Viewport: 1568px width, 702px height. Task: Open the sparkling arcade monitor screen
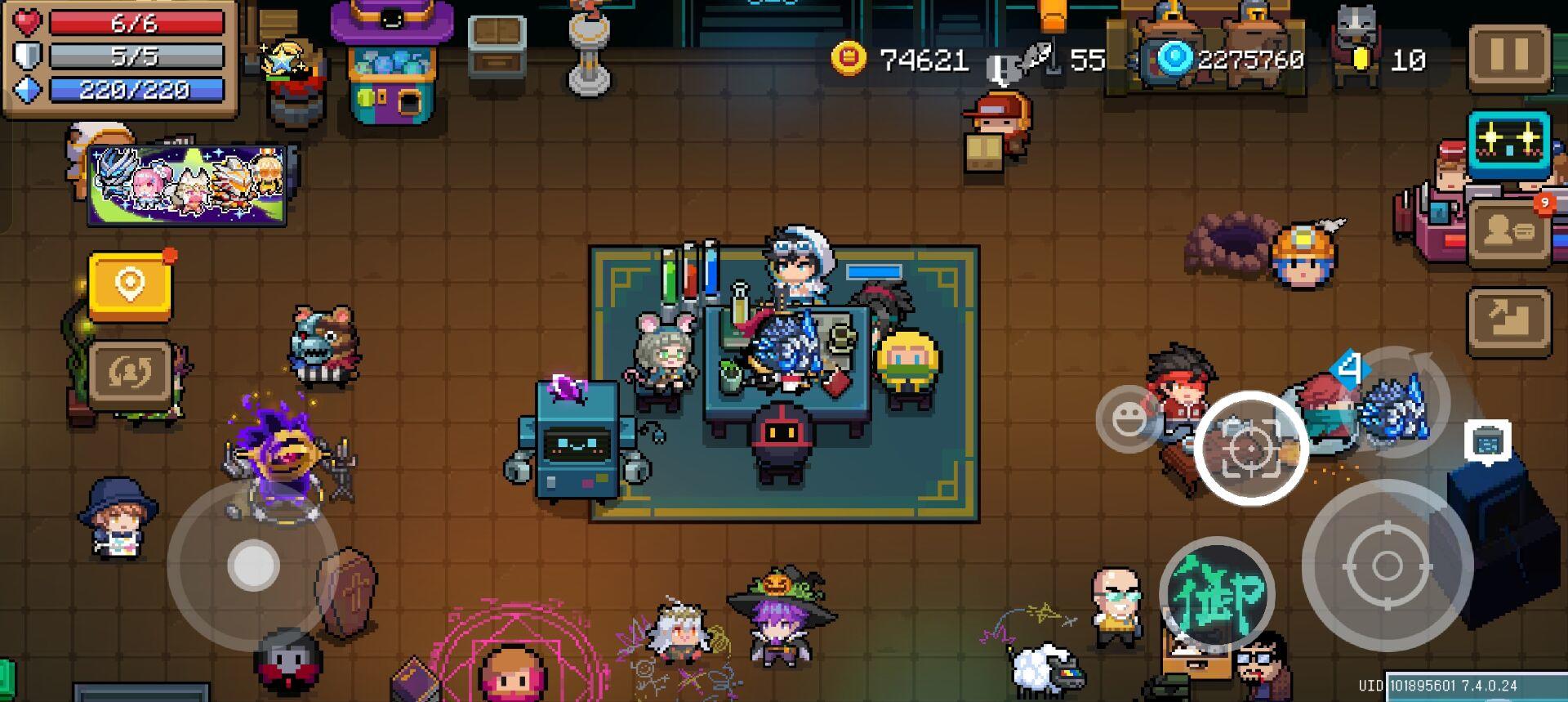coord(1510,145)
